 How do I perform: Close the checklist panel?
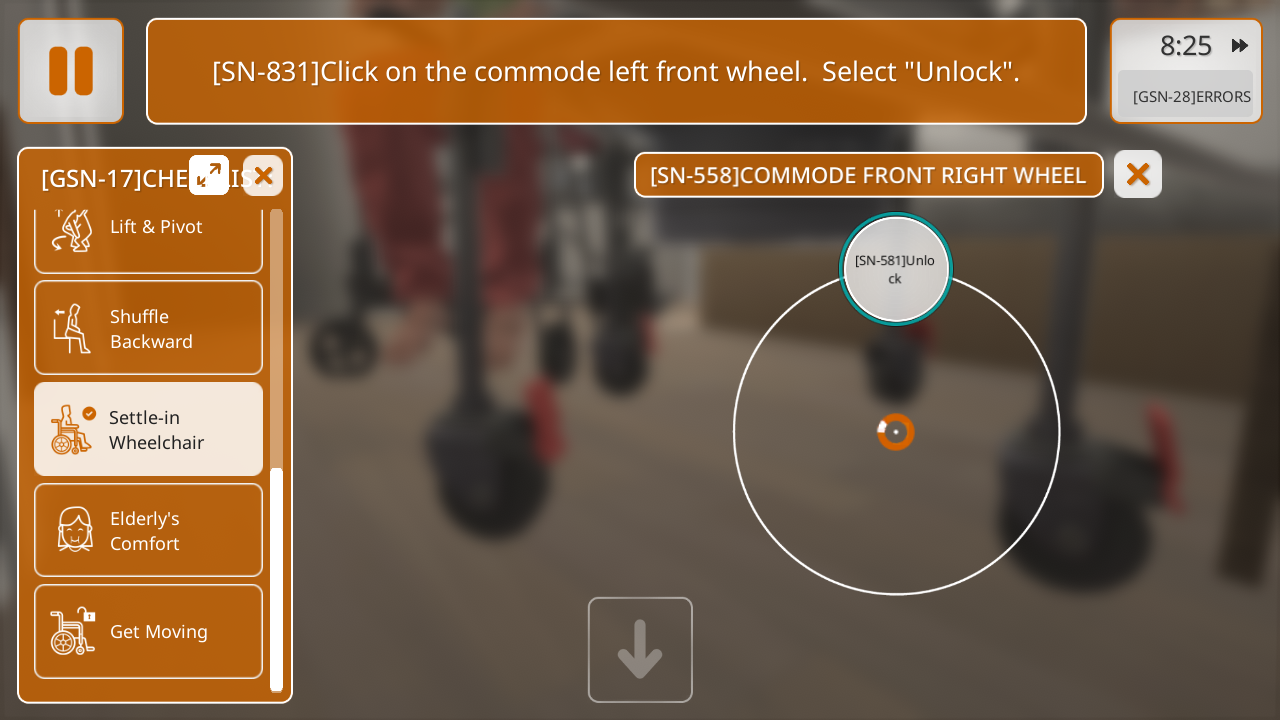coord(263,176)
